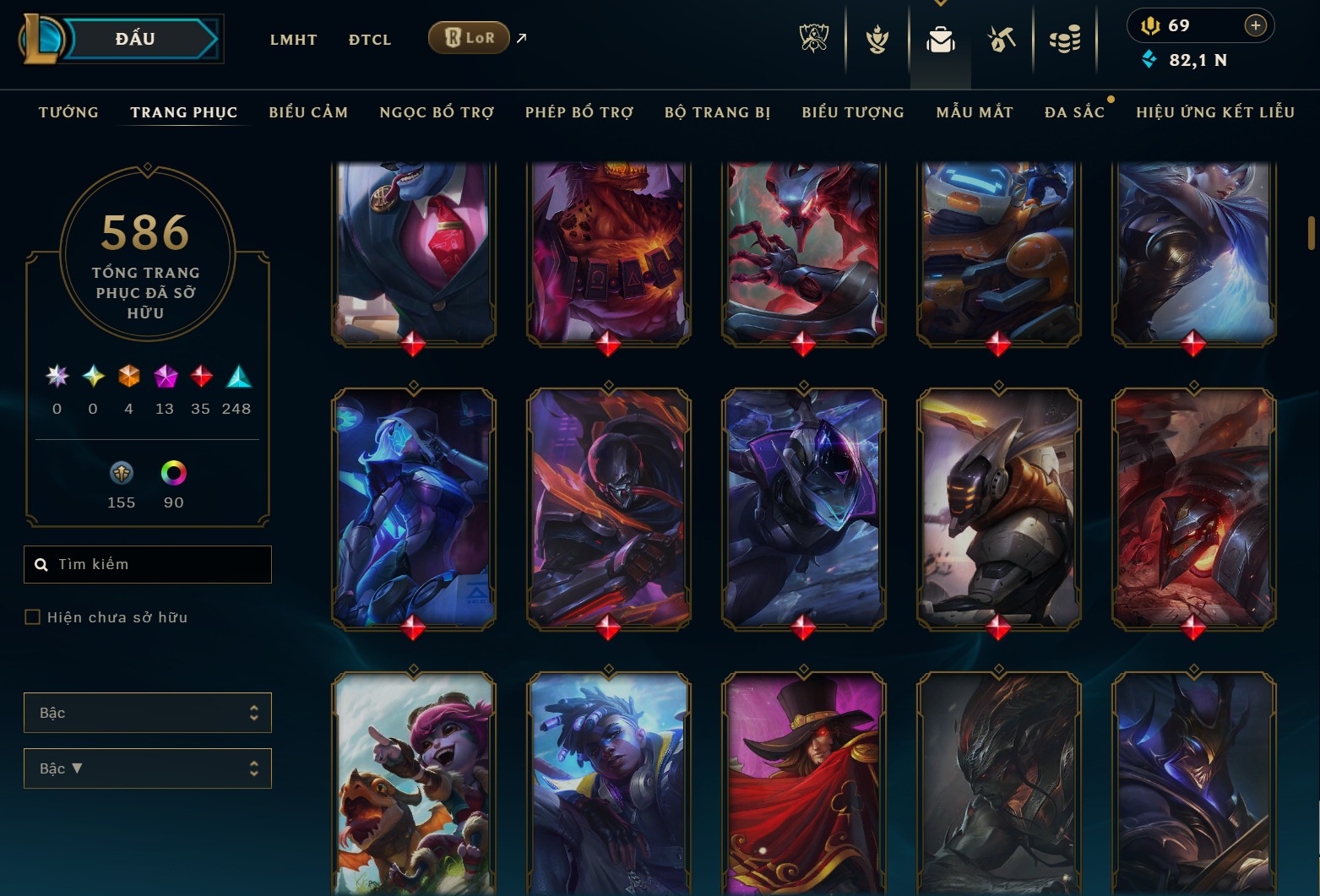Switch to the ĐTCL tab

point(370,40)
